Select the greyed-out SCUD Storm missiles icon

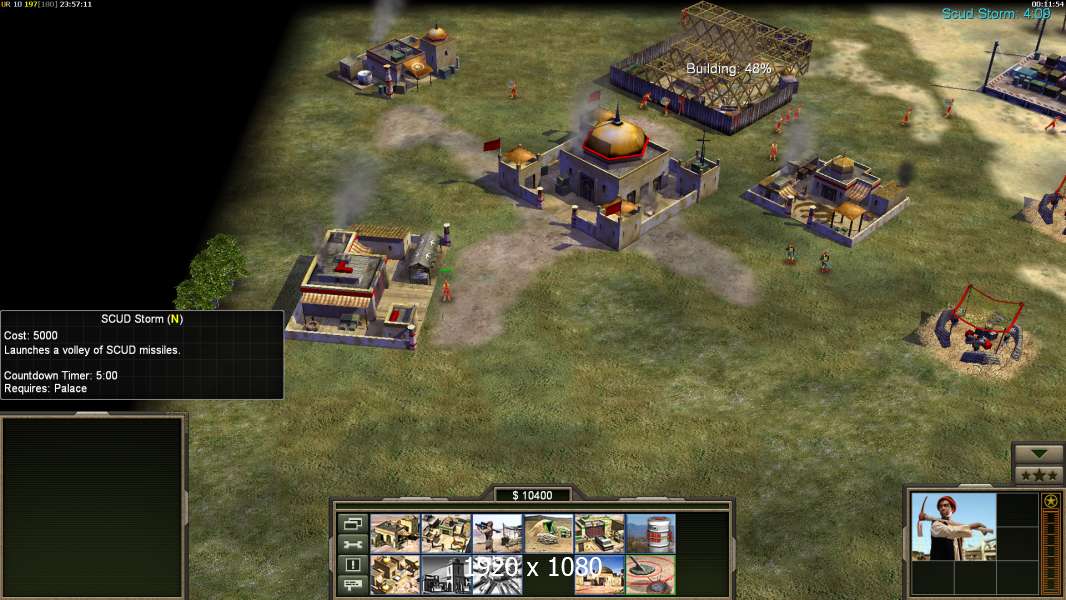[x=497, y=574]
